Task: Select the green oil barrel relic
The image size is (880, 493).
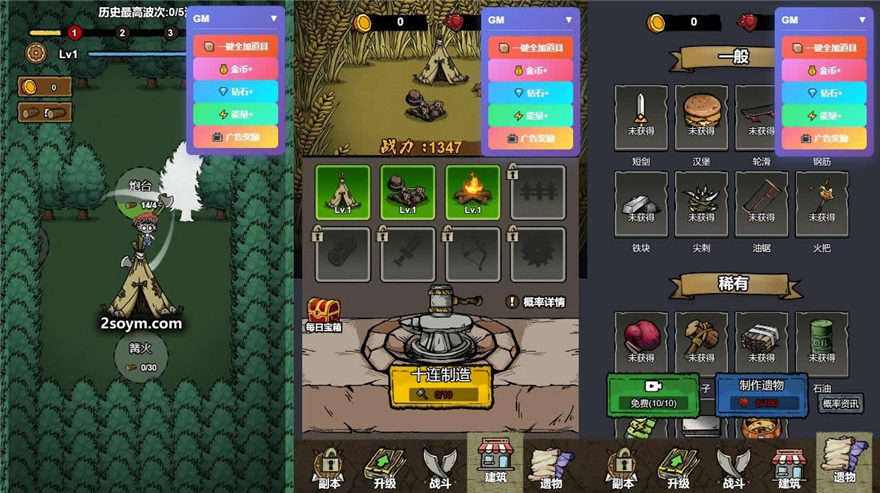Action: point(822,337)
